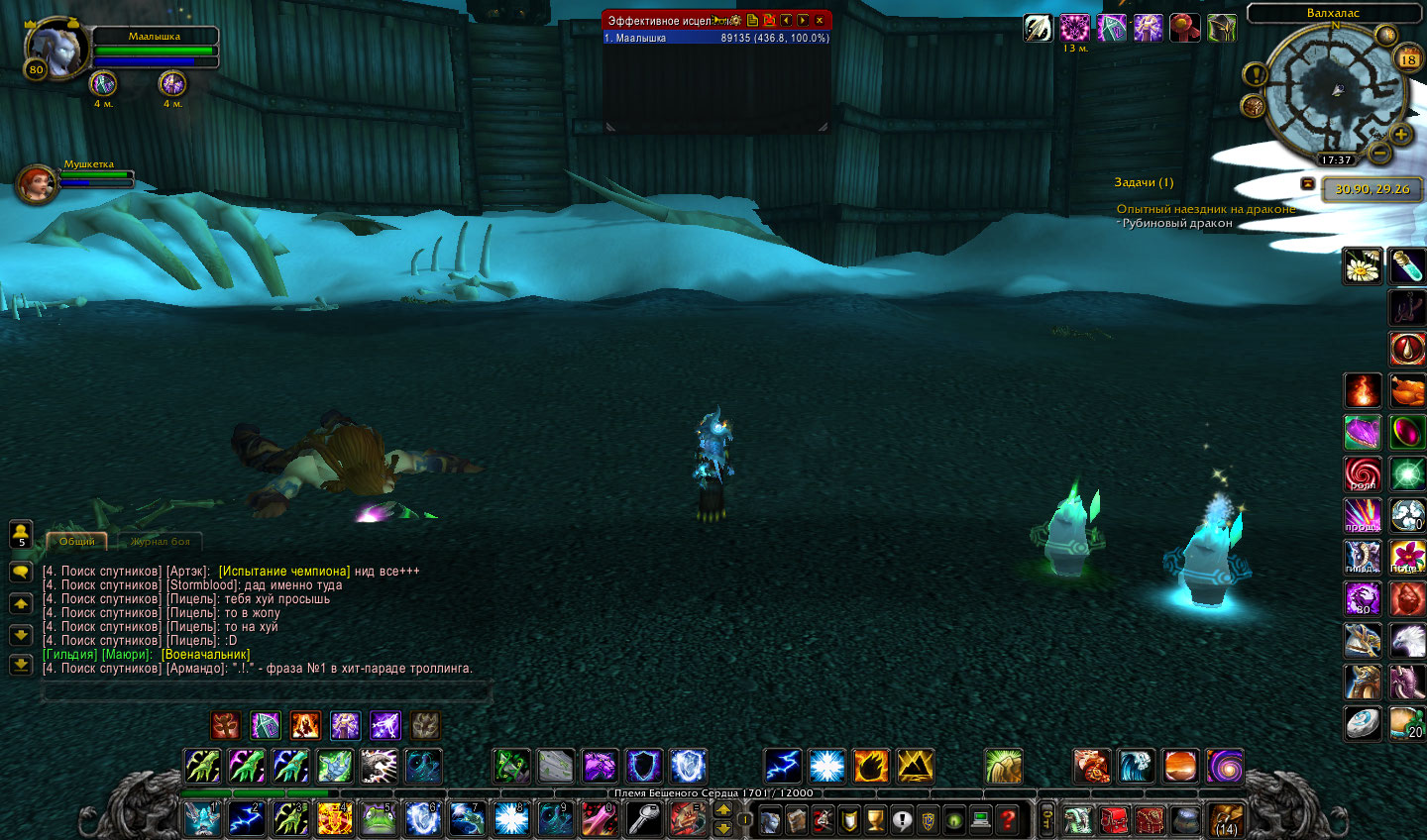
Task: Open the chat menu speech bubble button
Action: coord(21,573)
